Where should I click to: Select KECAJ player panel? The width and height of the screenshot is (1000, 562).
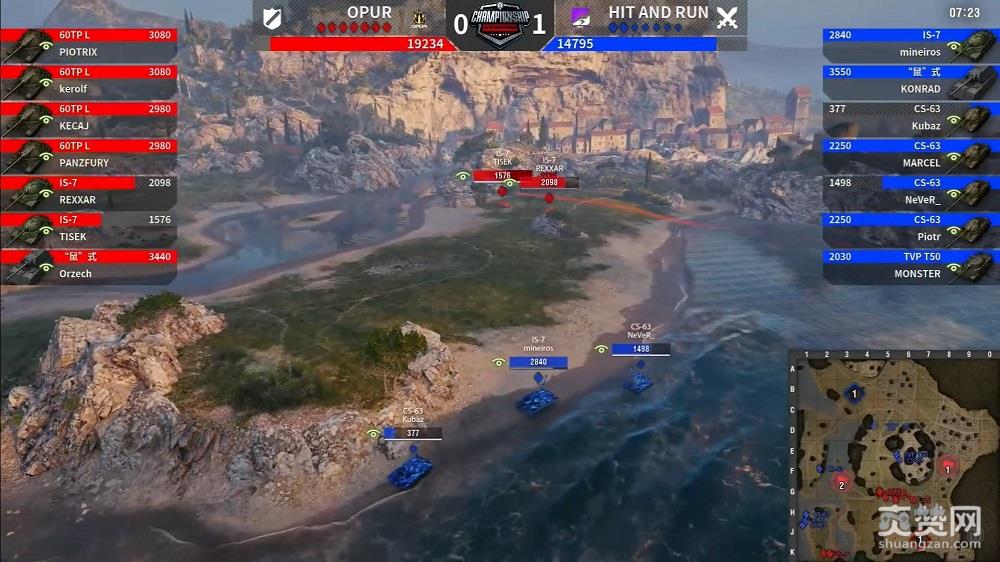90,118
